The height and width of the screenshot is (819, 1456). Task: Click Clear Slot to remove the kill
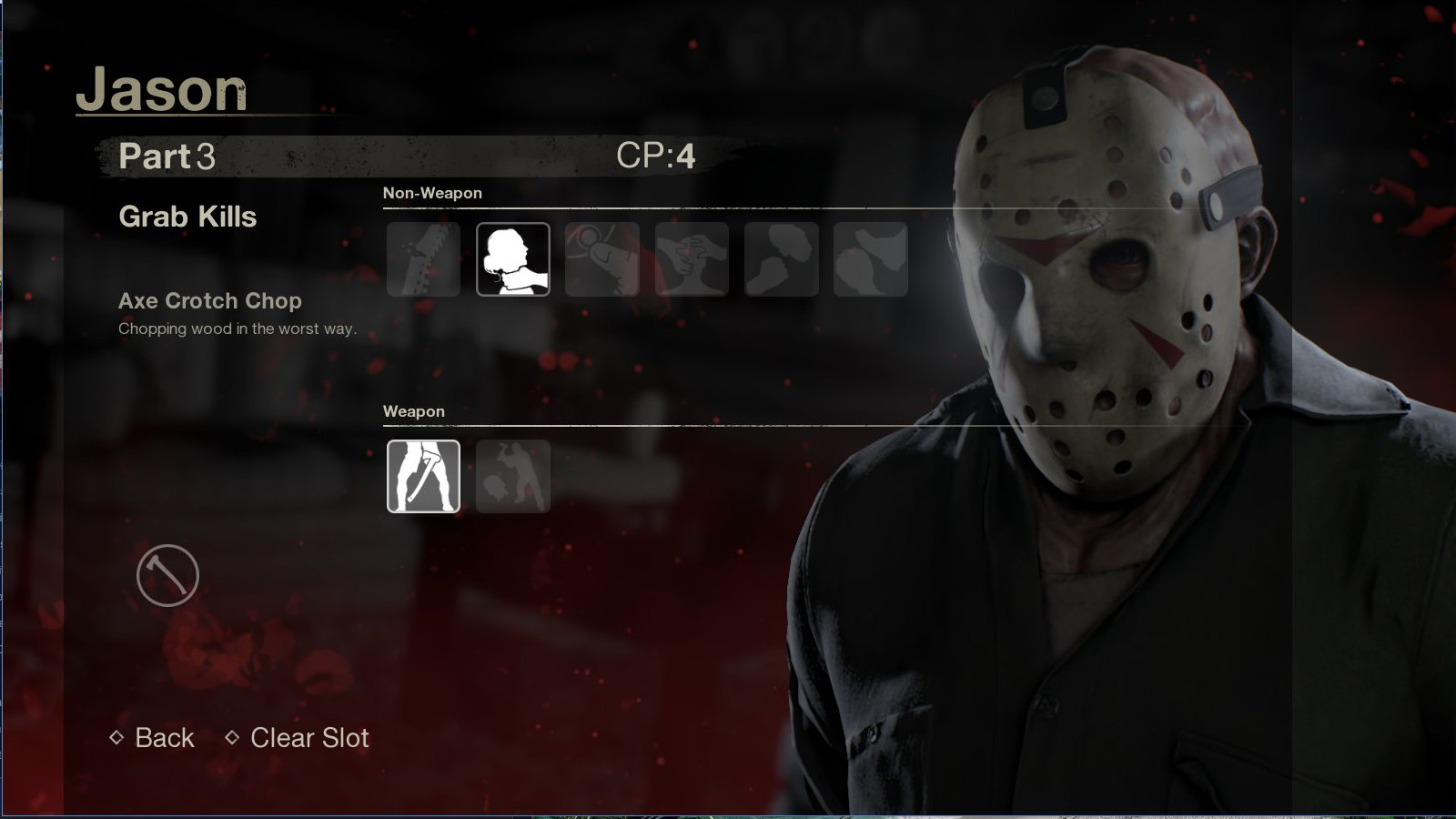coord(308,738)
